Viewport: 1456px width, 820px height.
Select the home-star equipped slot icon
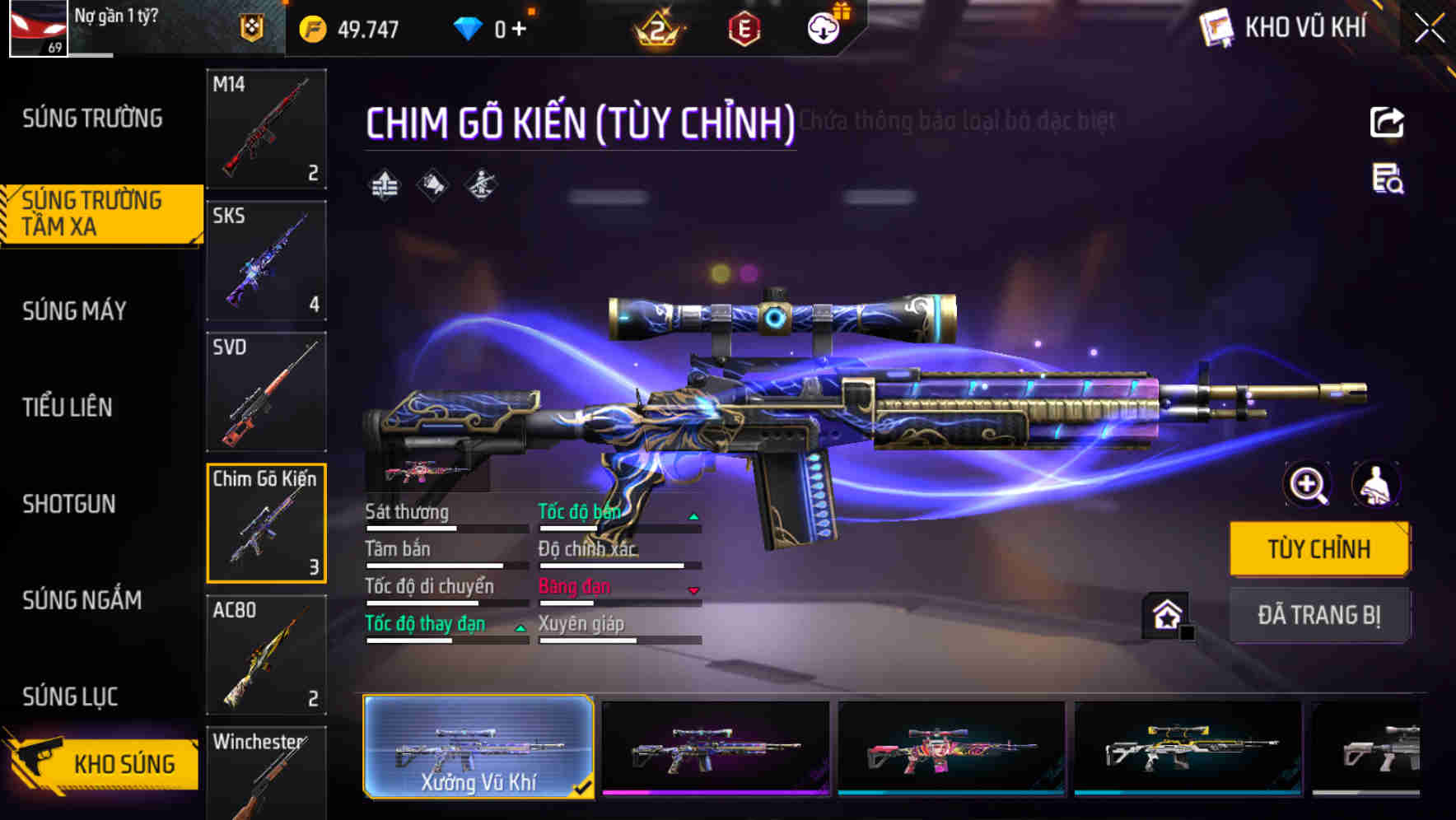(x=1164, y=613)
